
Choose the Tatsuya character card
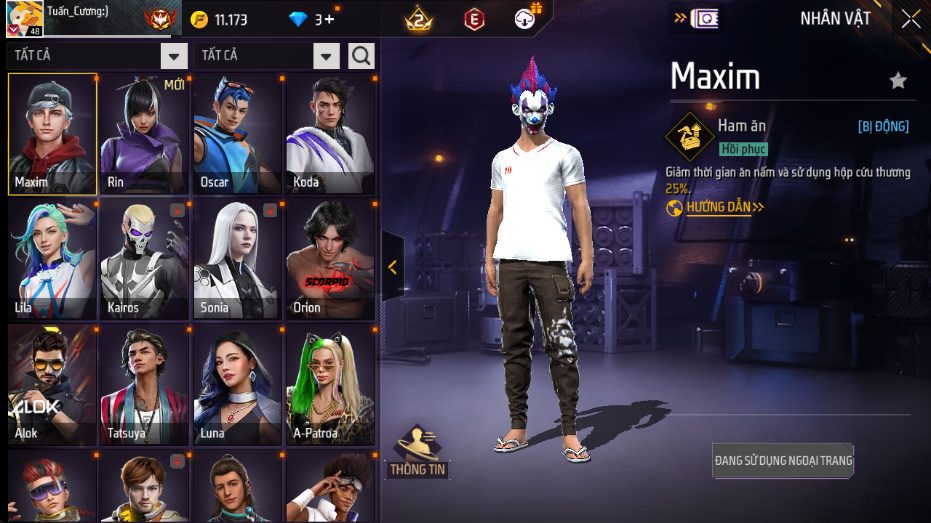click(x=145, y=386)
